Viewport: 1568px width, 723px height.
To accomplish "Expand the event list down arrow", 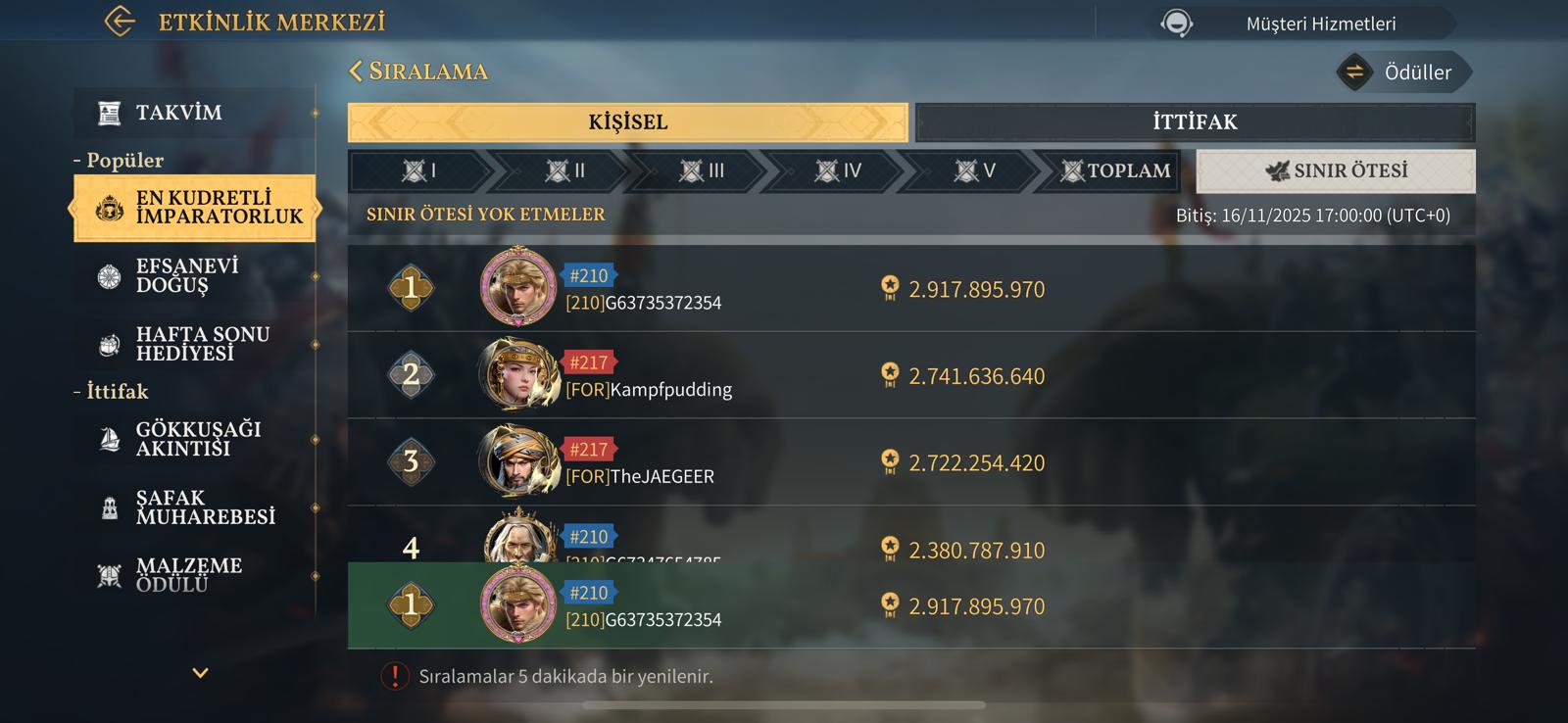I will (200, 673).
